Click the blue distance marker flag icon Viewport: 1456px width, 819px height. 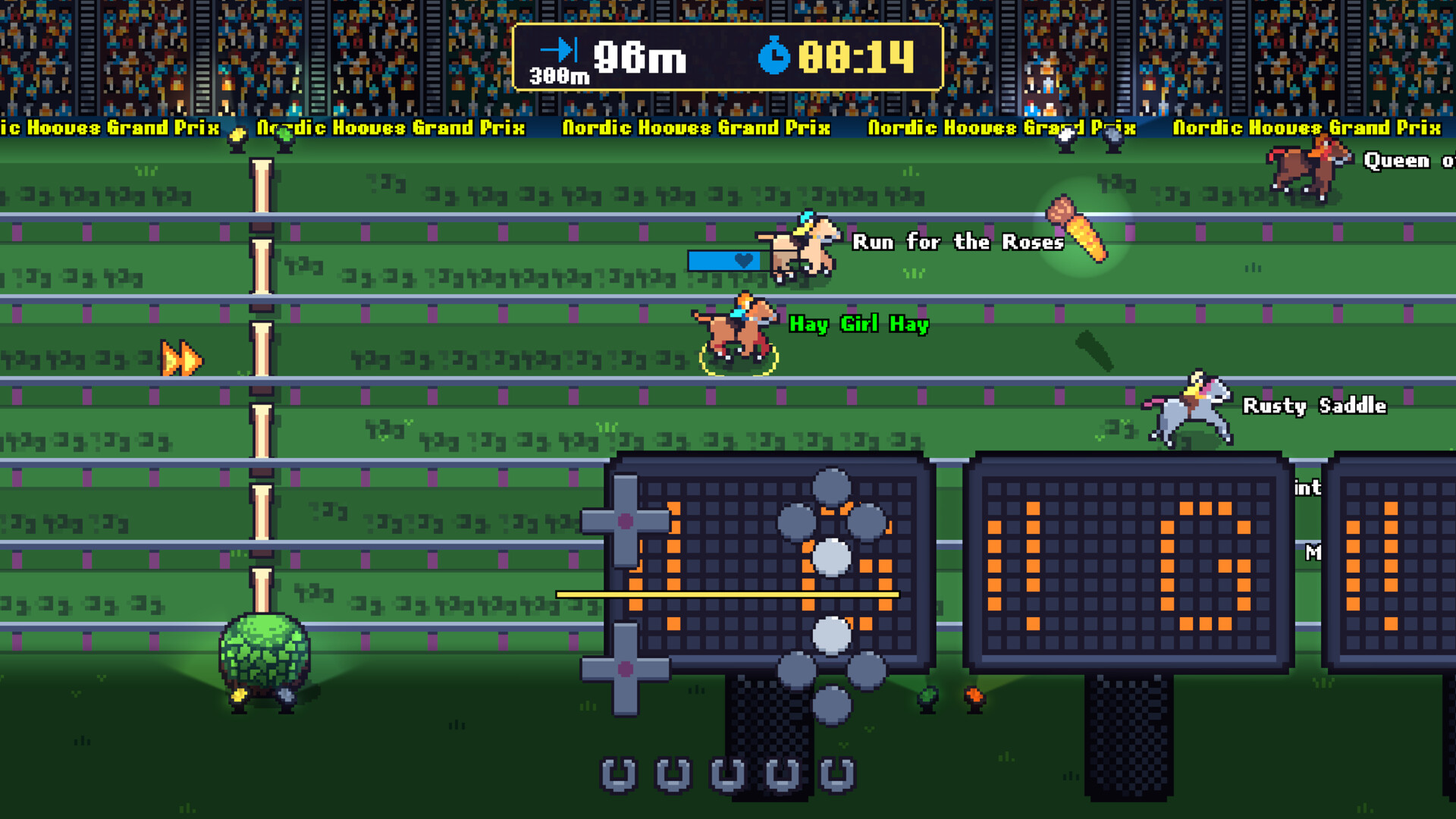coord(559,49)
